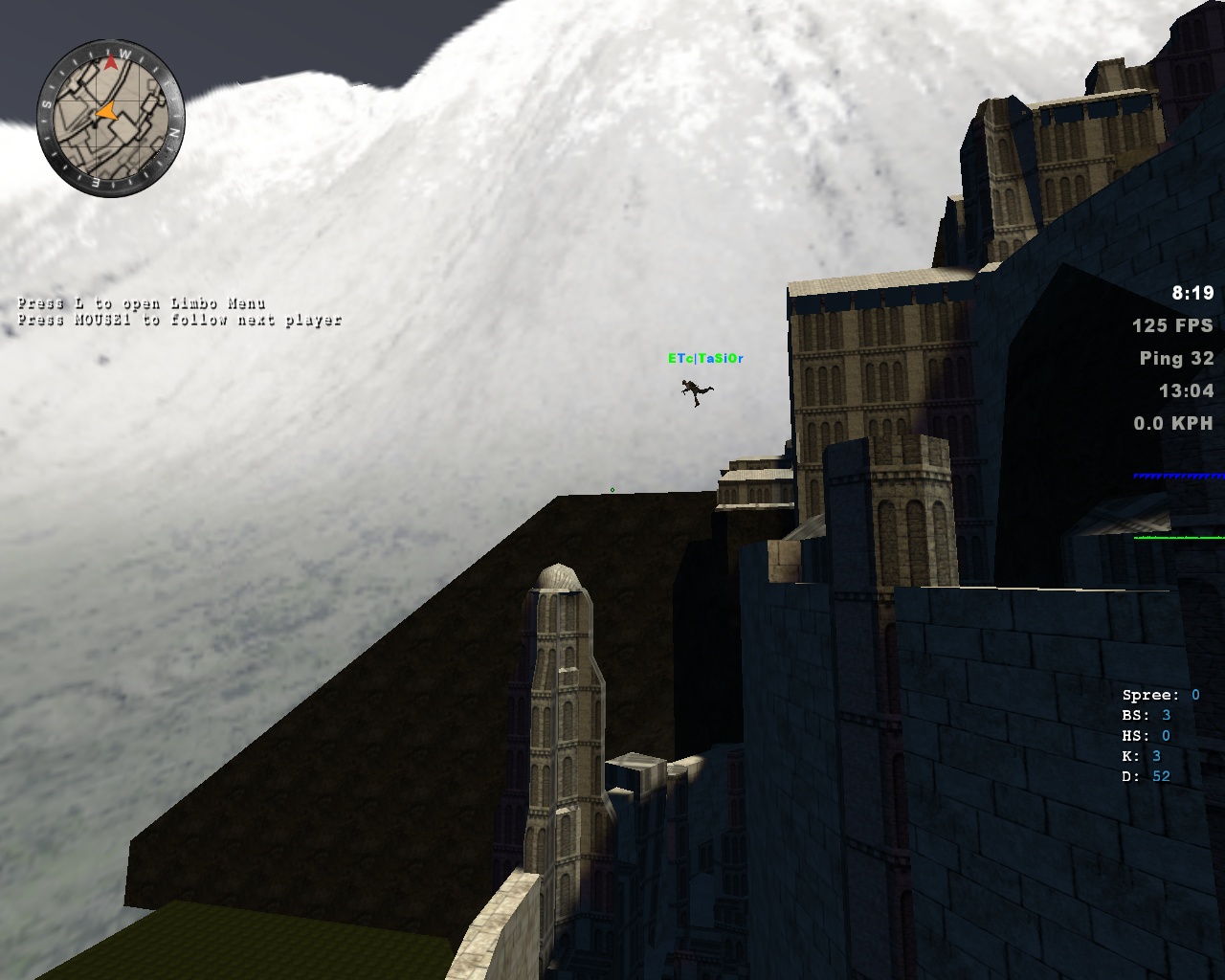Toggle the HS: 0 headshot counter
This screenshot has height=980, width=1225.
pos(1147,735)
